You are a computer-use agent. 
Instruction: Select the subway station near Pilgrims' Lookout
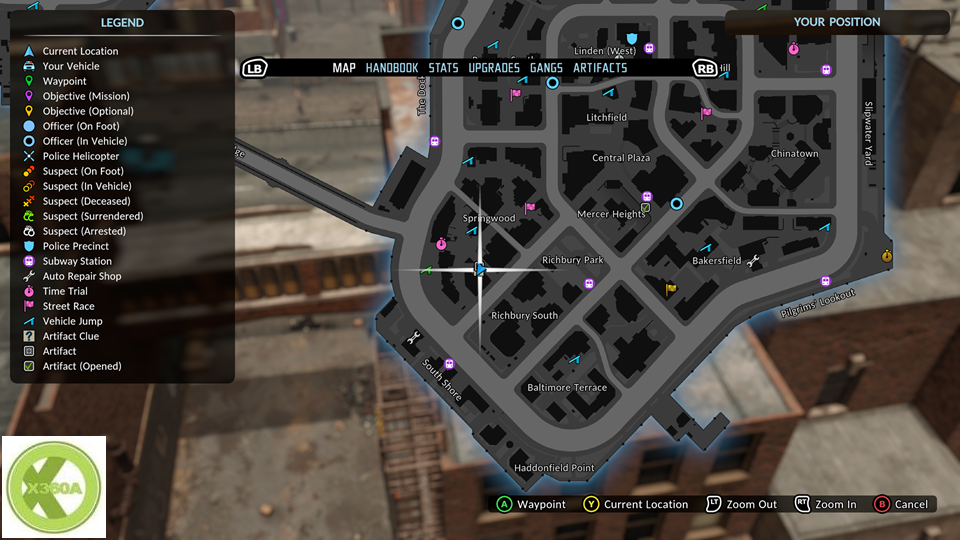[x=825, y=281]
